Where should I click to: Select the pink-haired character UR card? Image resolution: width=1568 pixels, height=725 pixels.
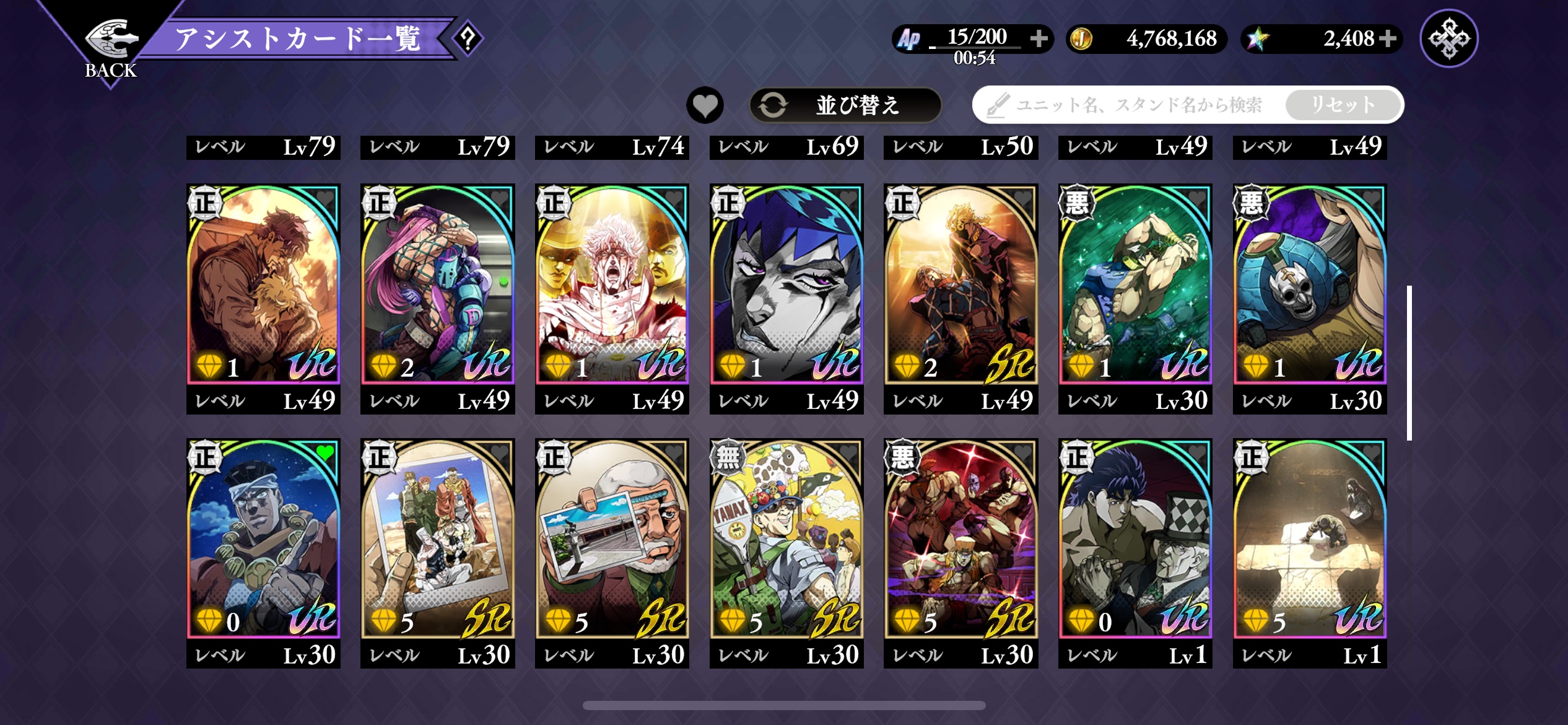pyautogui.click(x=438, y=285)
